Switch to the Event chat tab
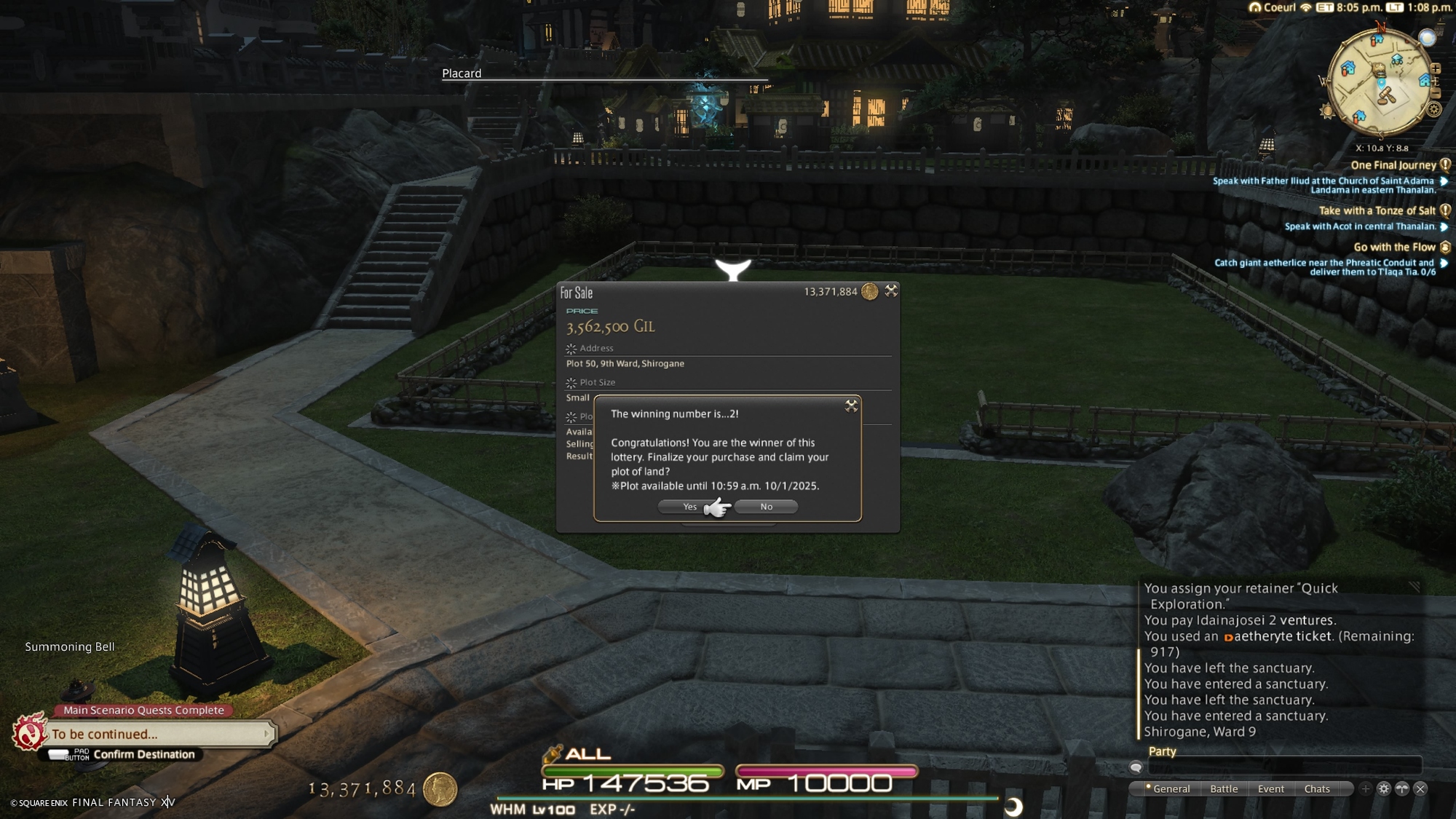The image size is (1456, 819). [x=1270, y=789]
